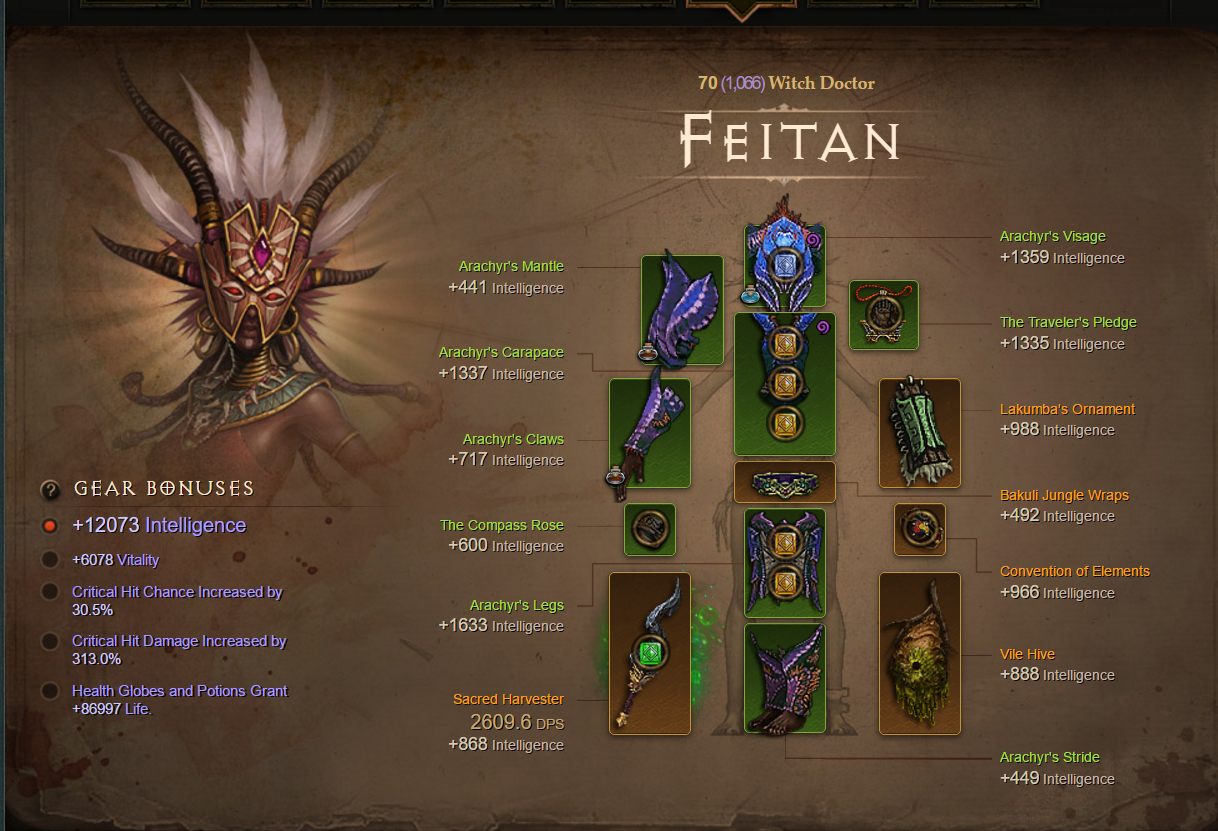Select the Intelligence gear bonus radio button
This screenshot has width=1218, height=831.
[50, 526]
